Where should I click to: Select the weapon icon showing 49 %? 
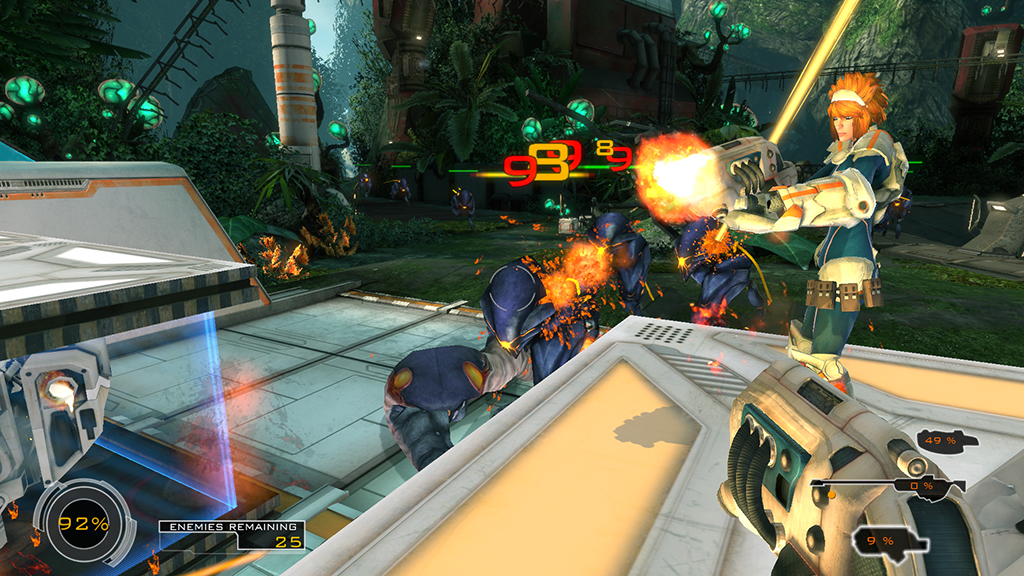[x=945, y=440]
